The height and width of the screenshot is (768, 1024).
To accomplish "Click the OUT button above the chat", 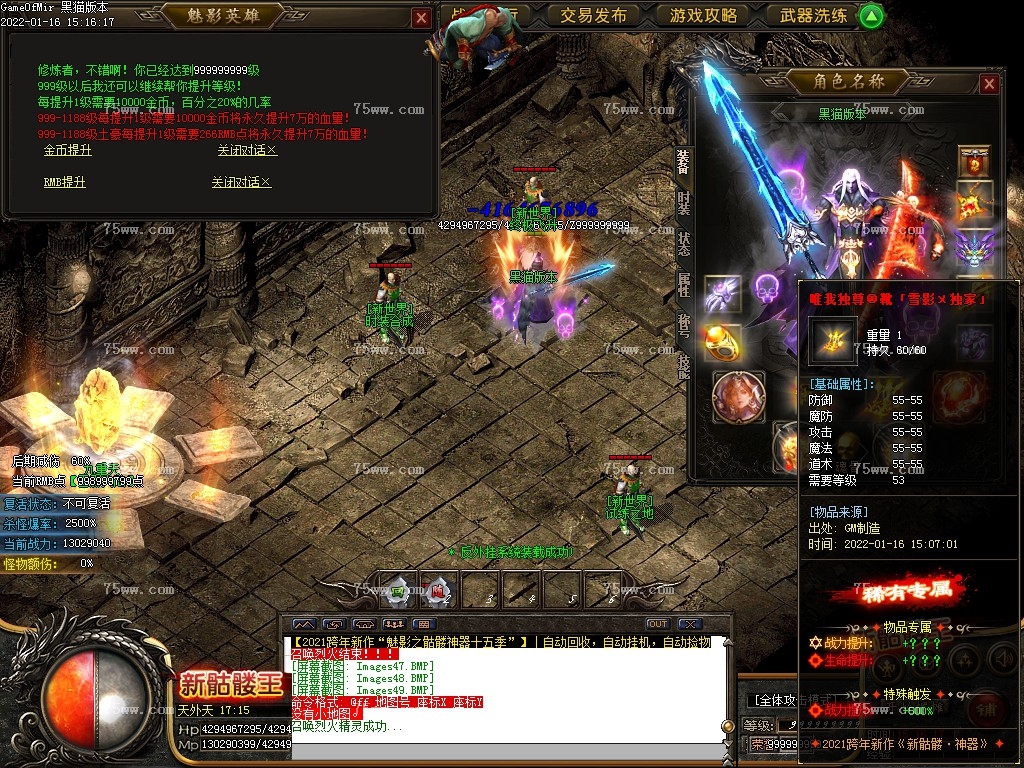I will pyautogui.click(x=657, y=624).
